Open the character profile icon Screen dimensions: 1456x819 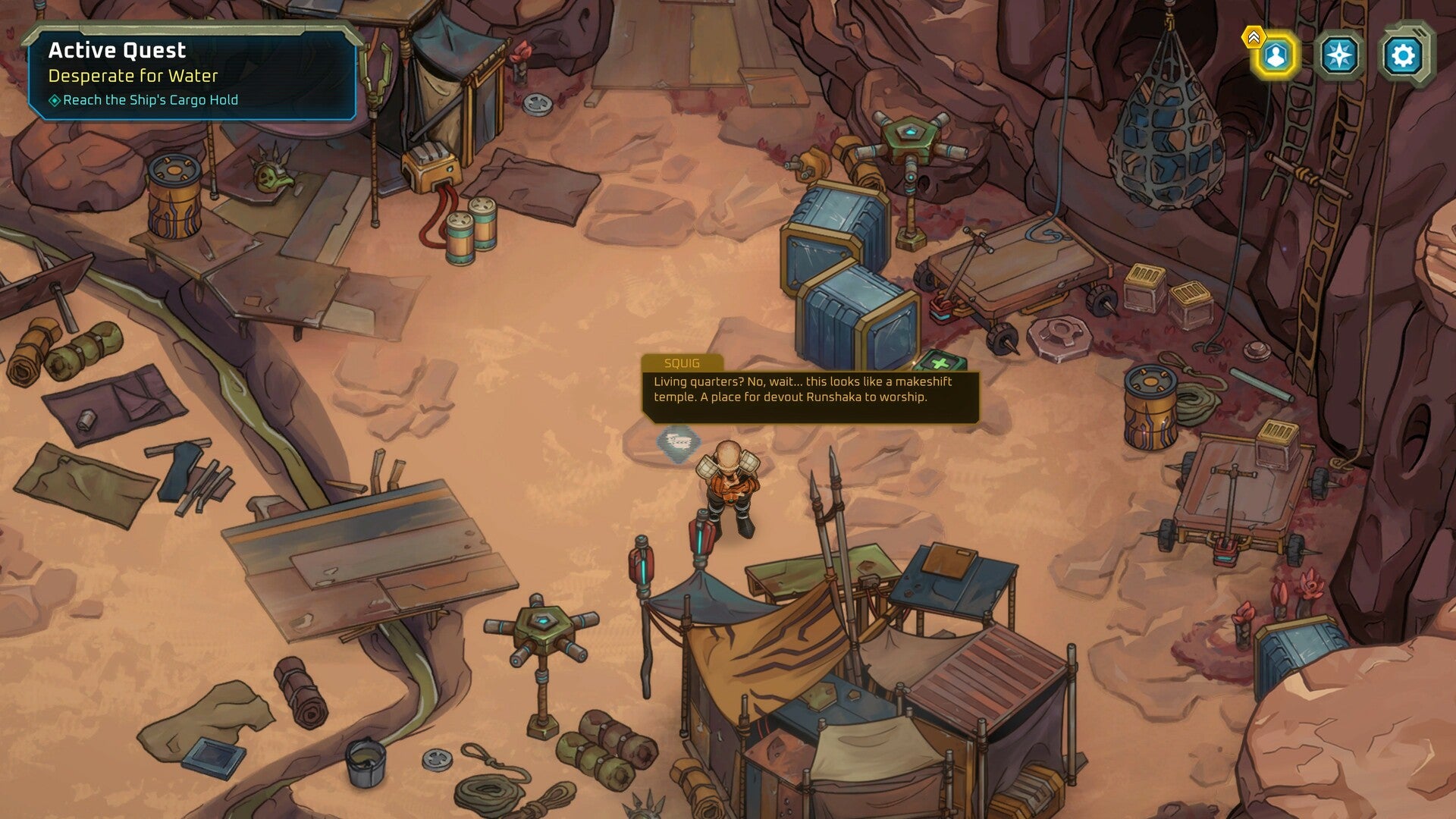[1276, 55]
